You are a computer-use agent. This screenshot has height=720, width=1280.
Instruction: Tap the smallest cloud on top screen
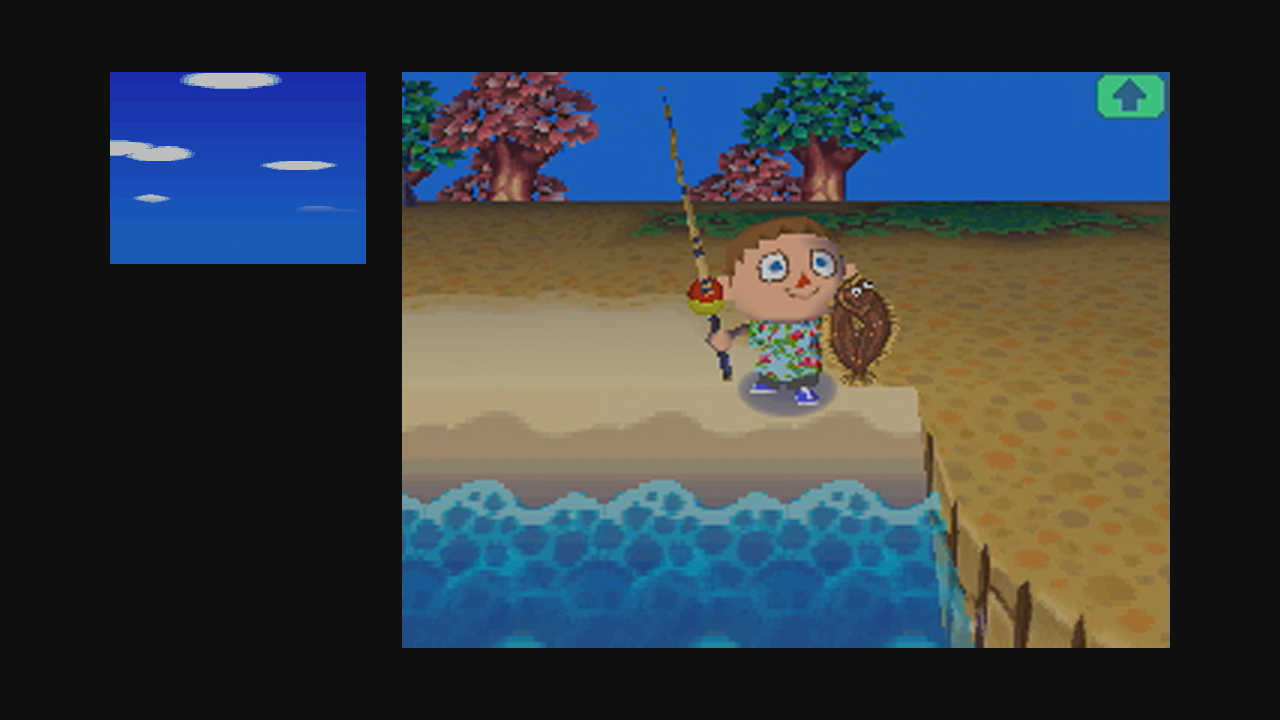coord(152,198)
